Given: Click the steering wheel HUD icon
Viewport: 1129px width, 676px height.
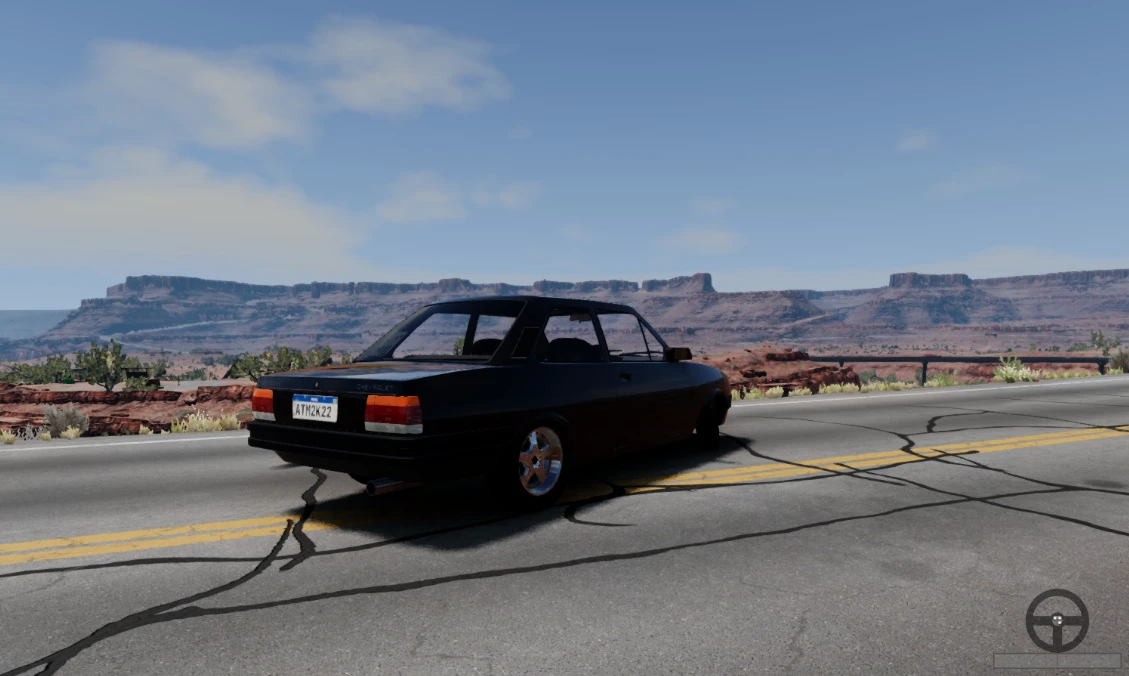Looking at the screenshot, I should point(1056,620).
